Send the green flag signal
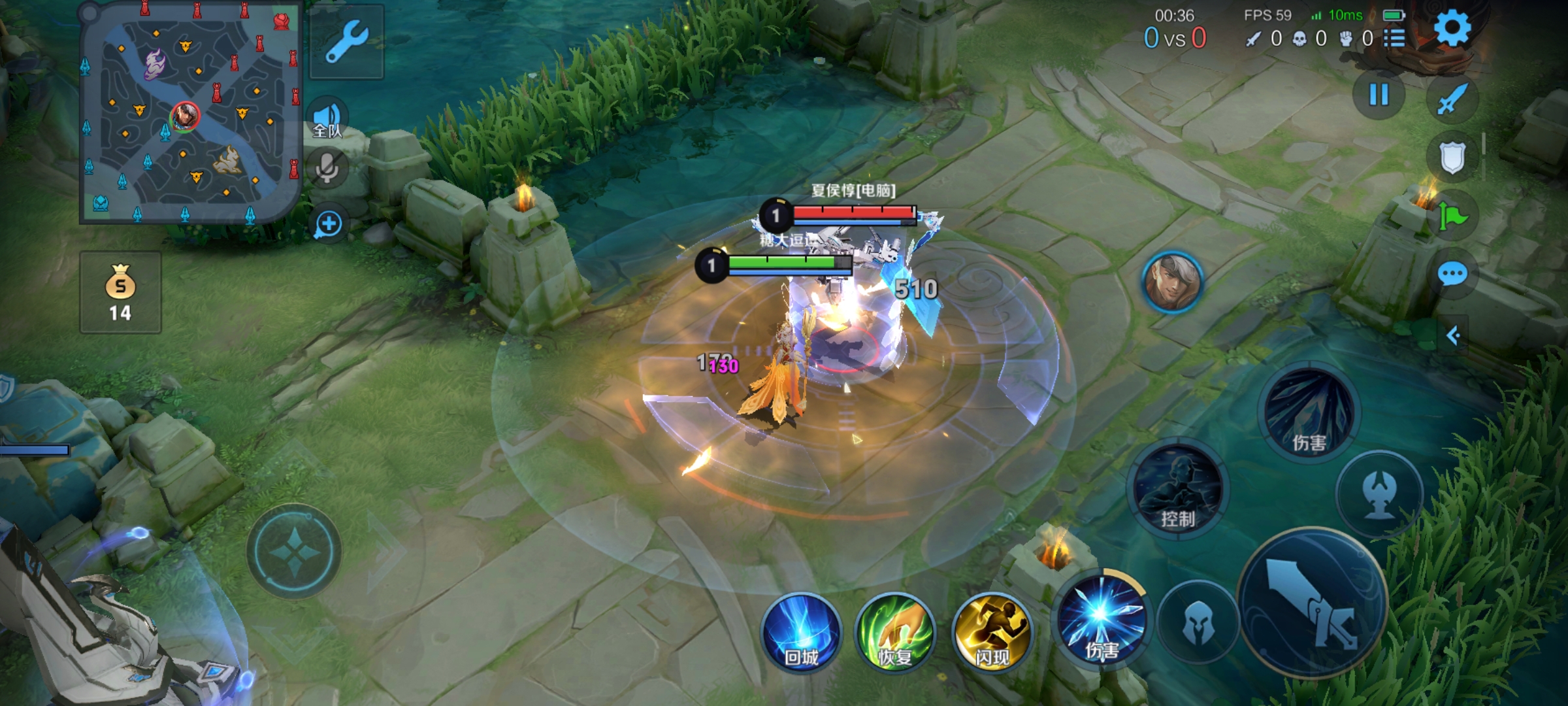 click(1452, 216)
